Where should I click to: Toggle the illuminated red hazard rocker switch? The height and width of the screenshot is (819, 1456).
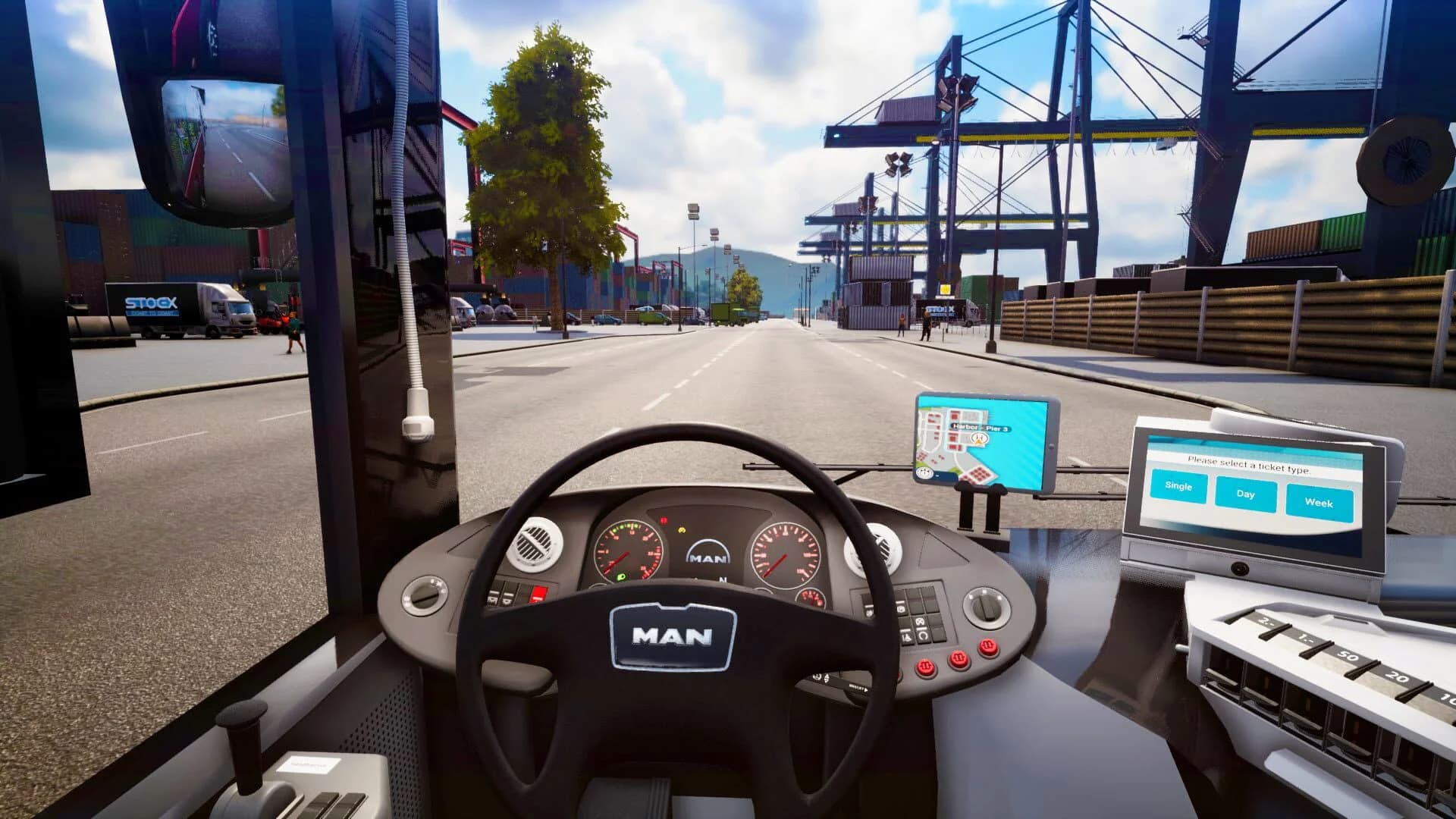click(538, 594)
